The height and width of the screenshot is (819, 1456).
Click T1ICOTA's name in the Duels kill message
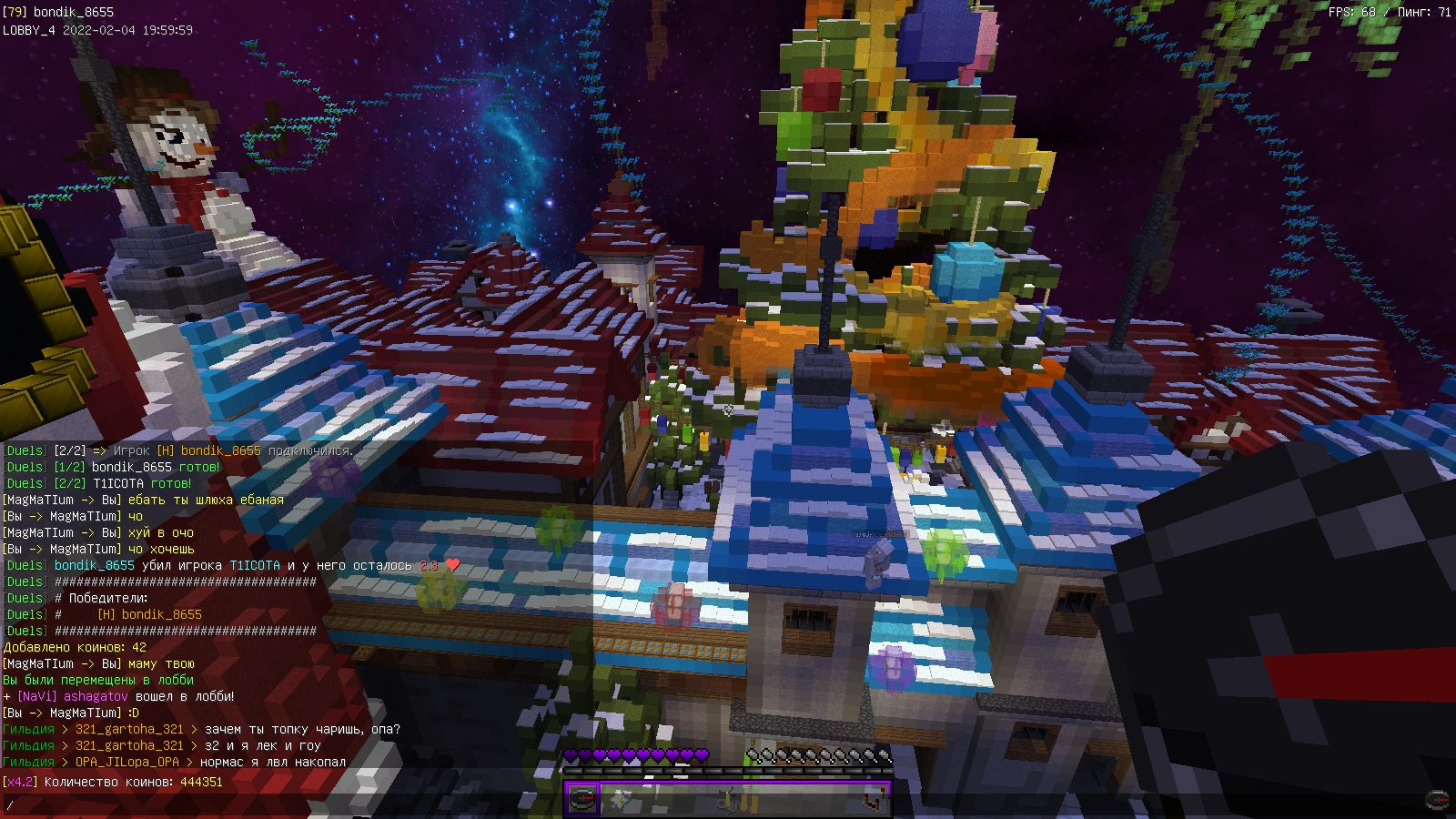pyautogui.click(x=255, y=565)
